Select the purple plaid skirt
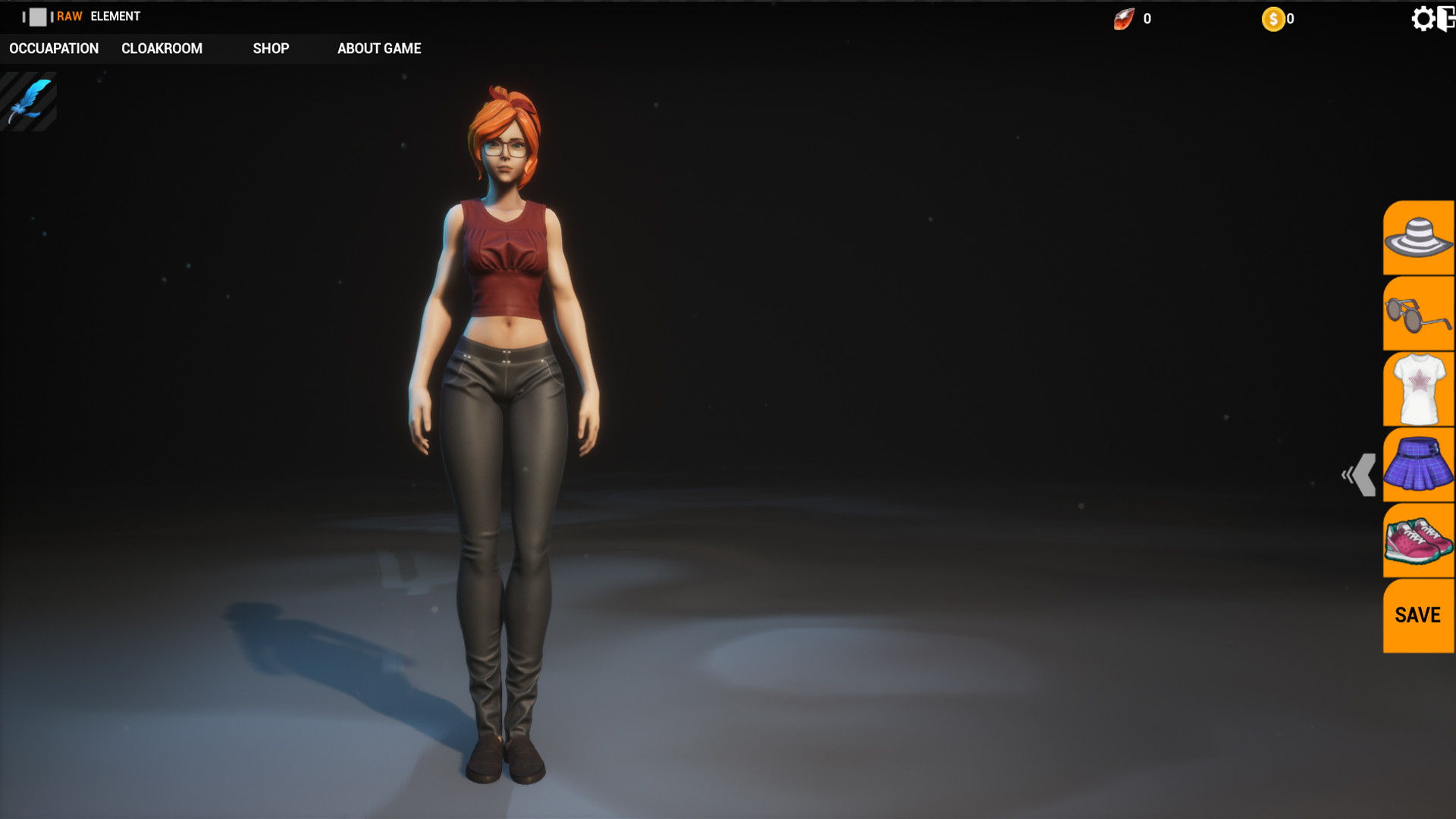This screenshot has height=819, width=1456. pos(1419,464)
